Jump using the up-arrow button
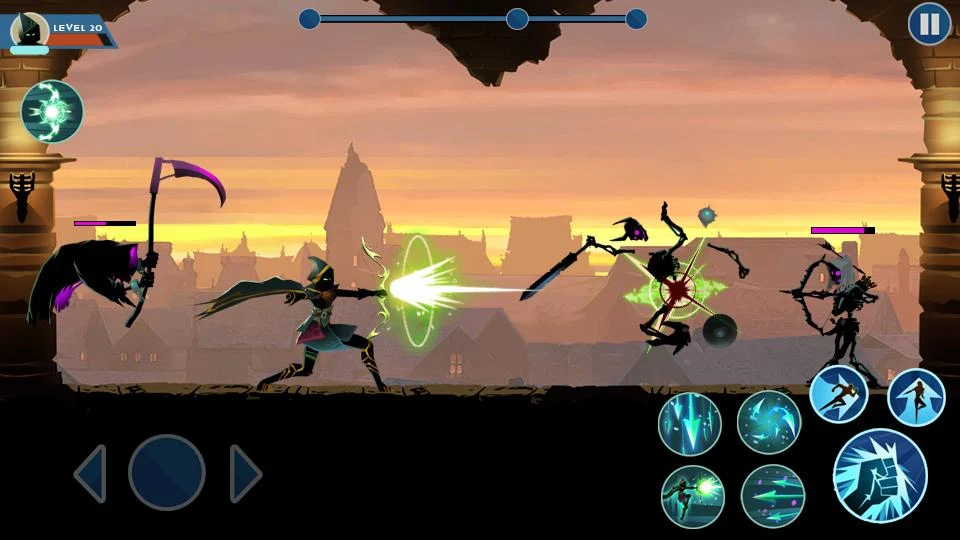This screenshot has width=960, height=540. (916, 397)
